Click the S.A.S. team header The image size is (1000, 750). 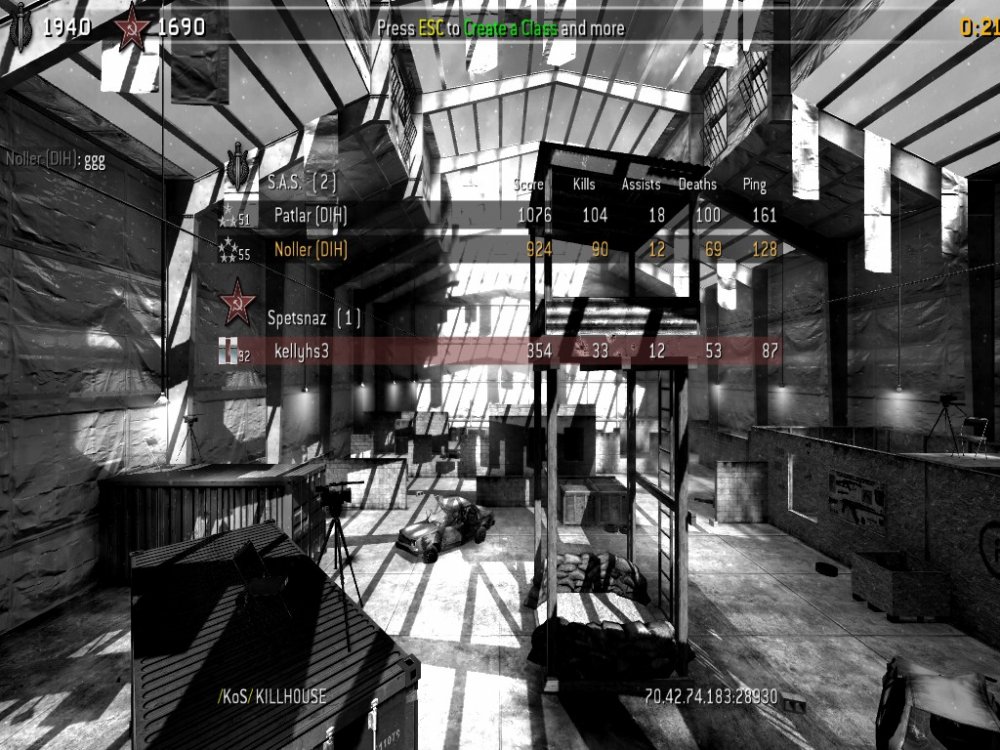[x=302, y=182]
